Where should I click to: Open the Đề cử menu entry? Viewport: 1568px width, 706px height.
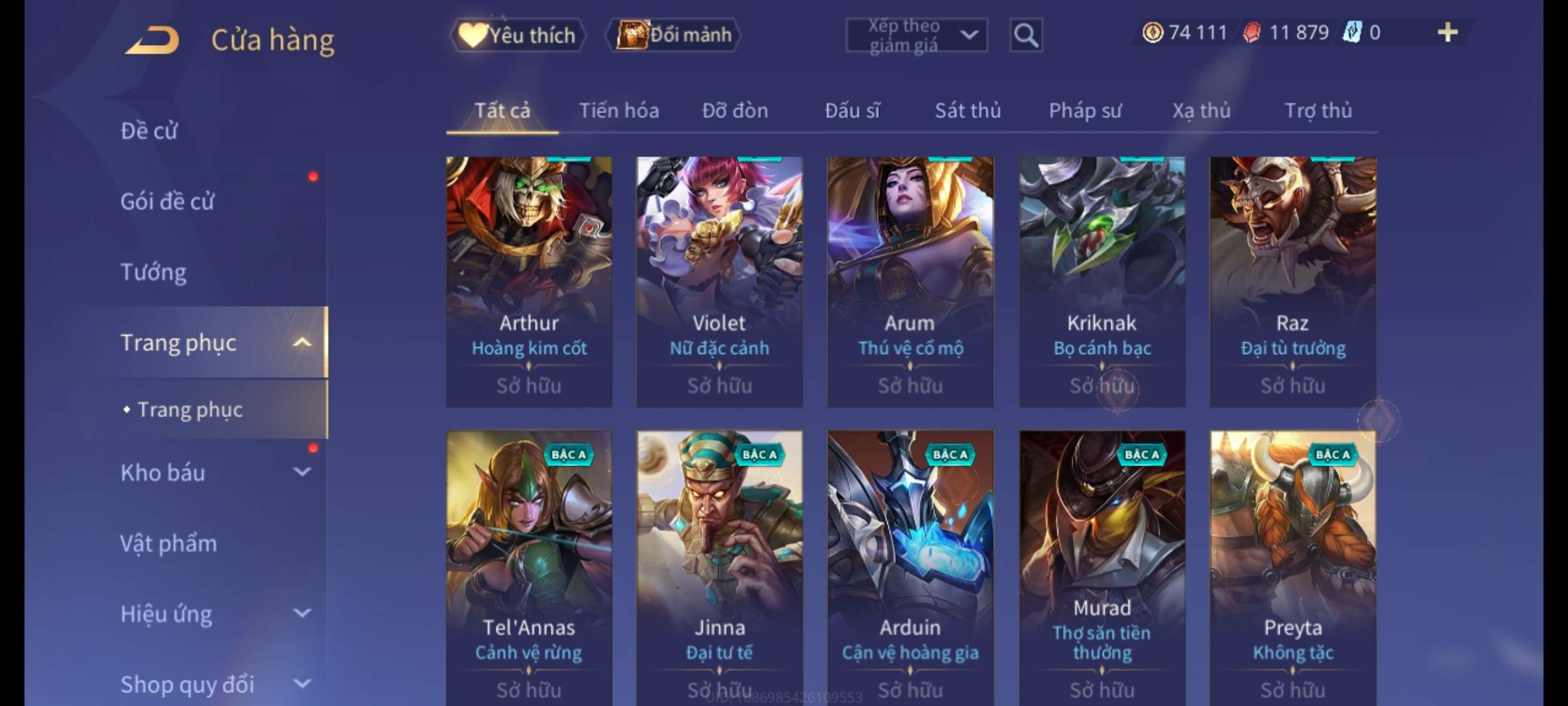coord(149,131)
